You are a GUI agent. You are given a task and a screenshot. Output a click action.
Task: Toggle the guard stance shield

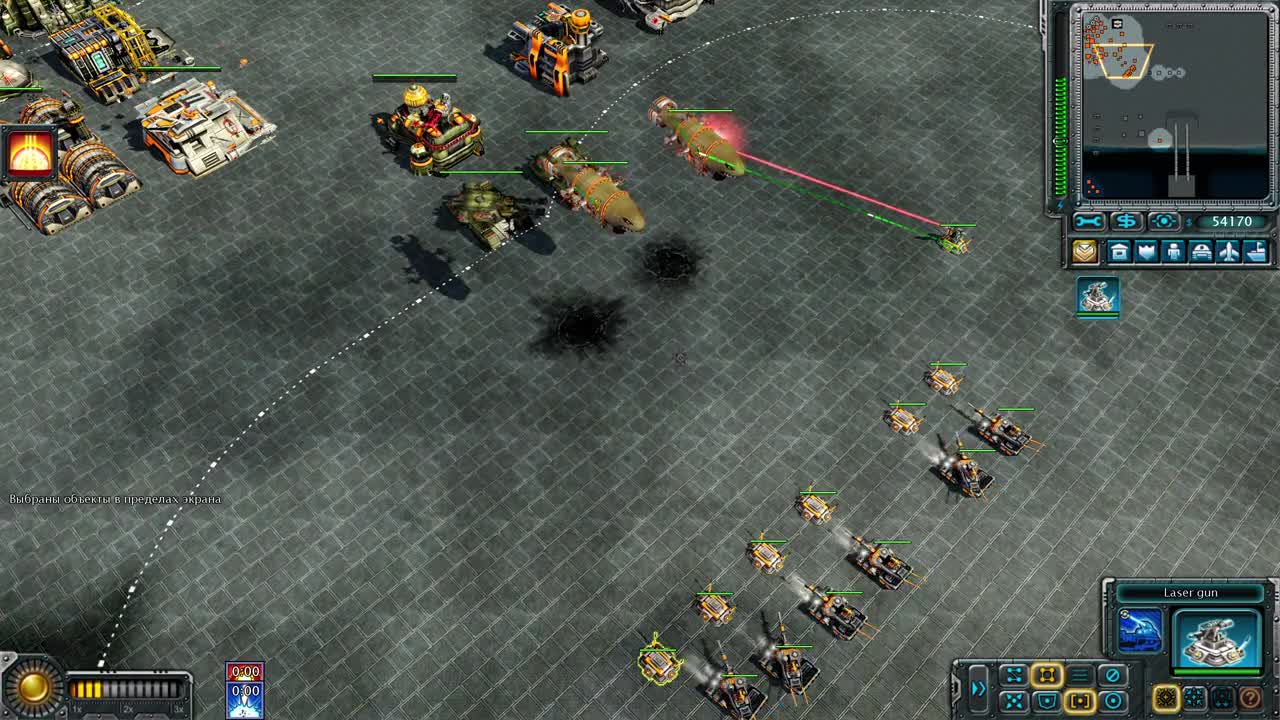(x=1049, y=700)
